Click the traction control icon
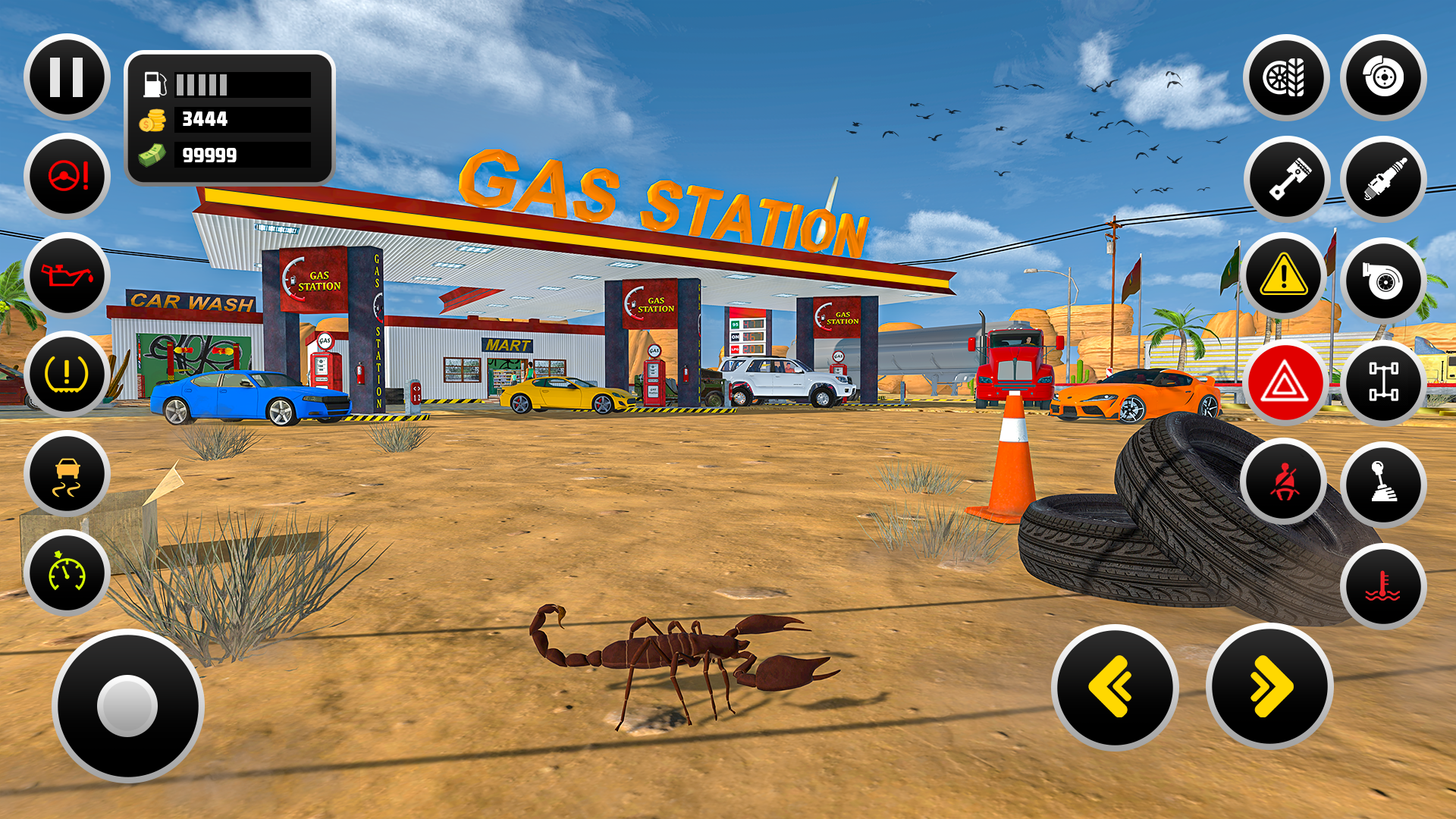 click(x=67, y=474)
